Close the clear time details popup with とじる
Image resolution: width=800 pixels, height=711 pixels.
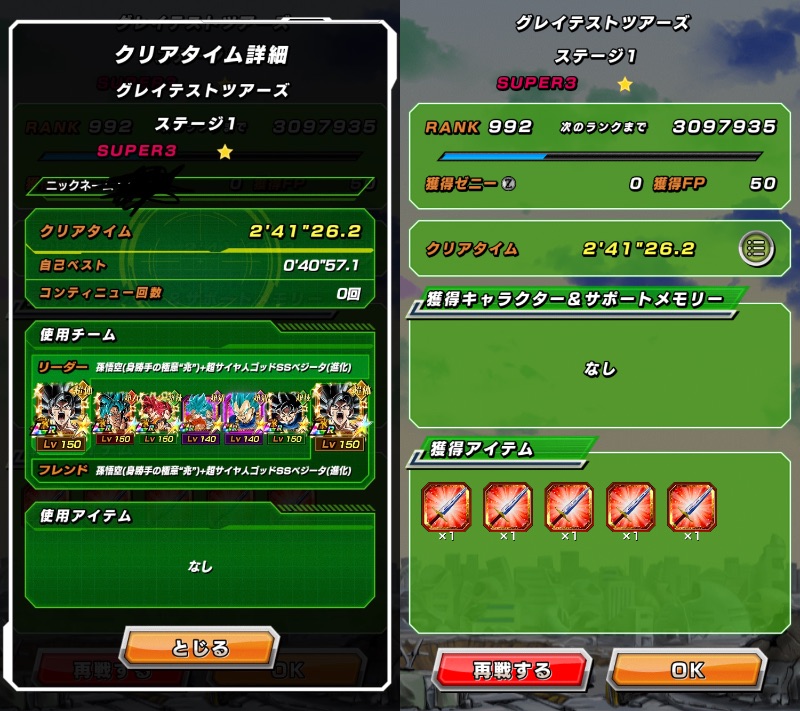(x=200, y=648)
